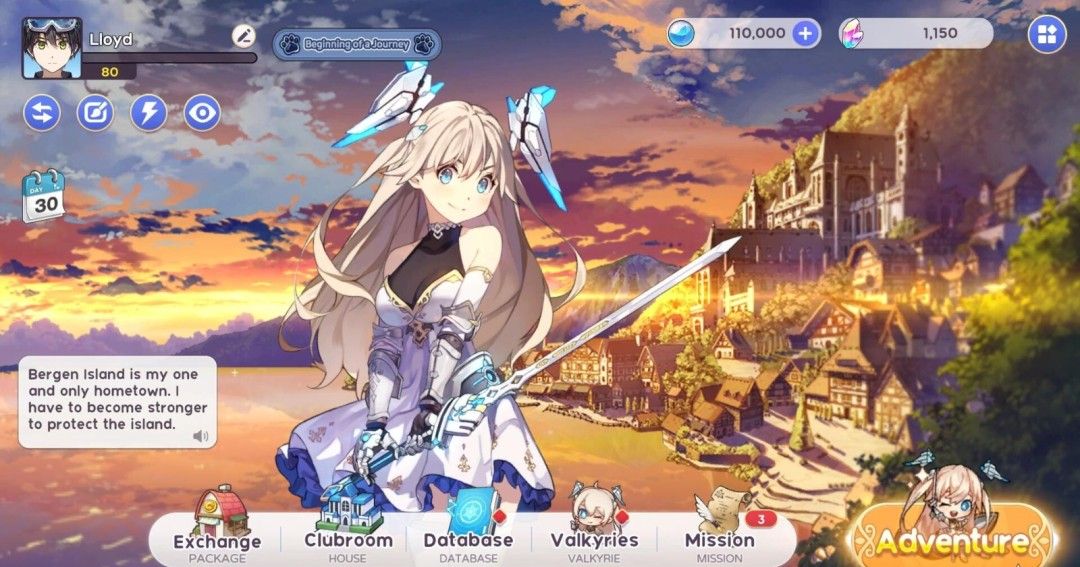Viewport: 1080px width, 567px height.
Task: Tap the swap arrows round icon
Action: 42,112
